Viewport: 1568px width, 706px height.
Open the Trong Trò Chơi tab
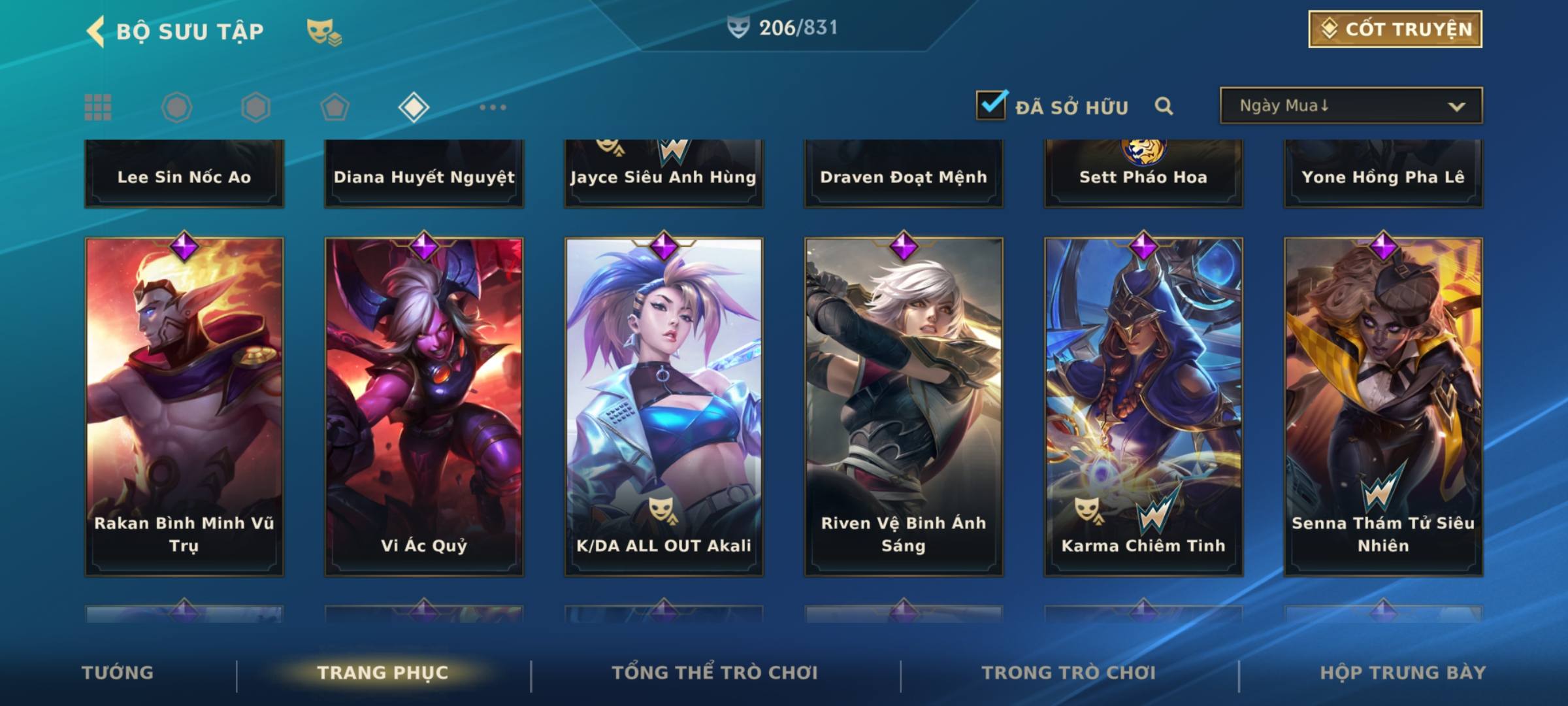click(1069, 673)
